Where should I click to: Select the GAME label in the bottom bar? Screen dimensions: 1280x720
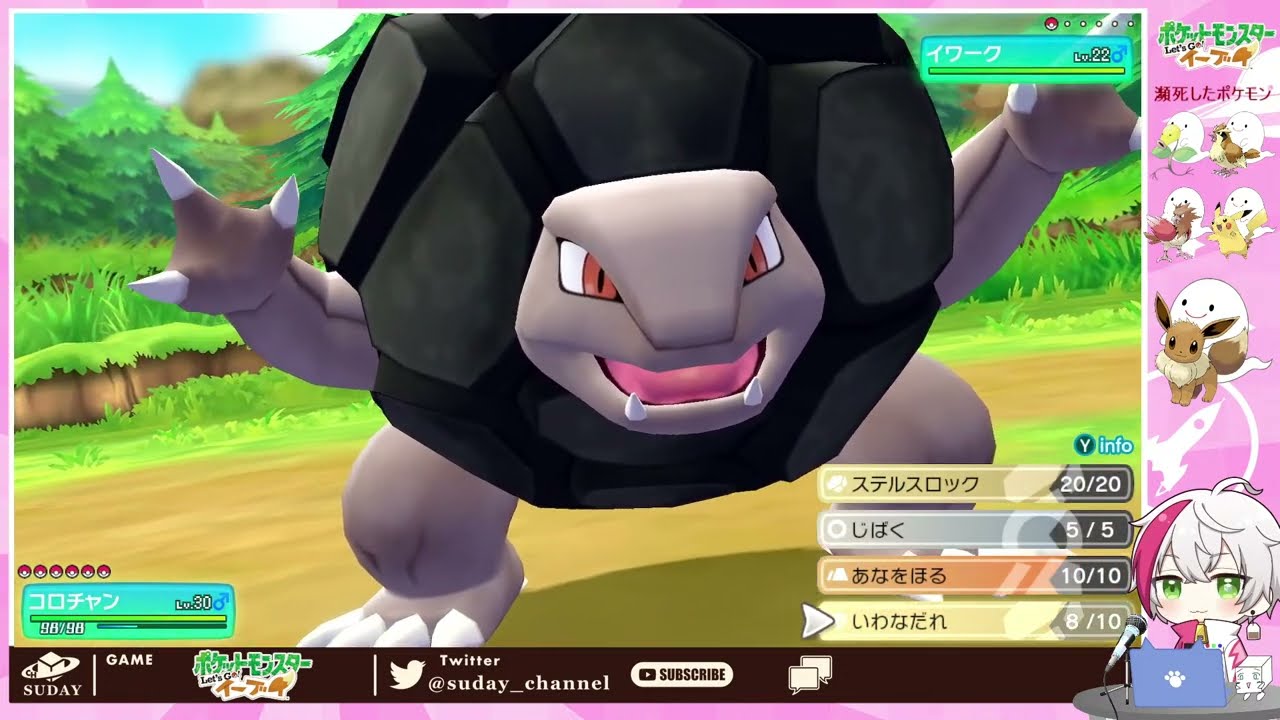(x=128, y=660)
